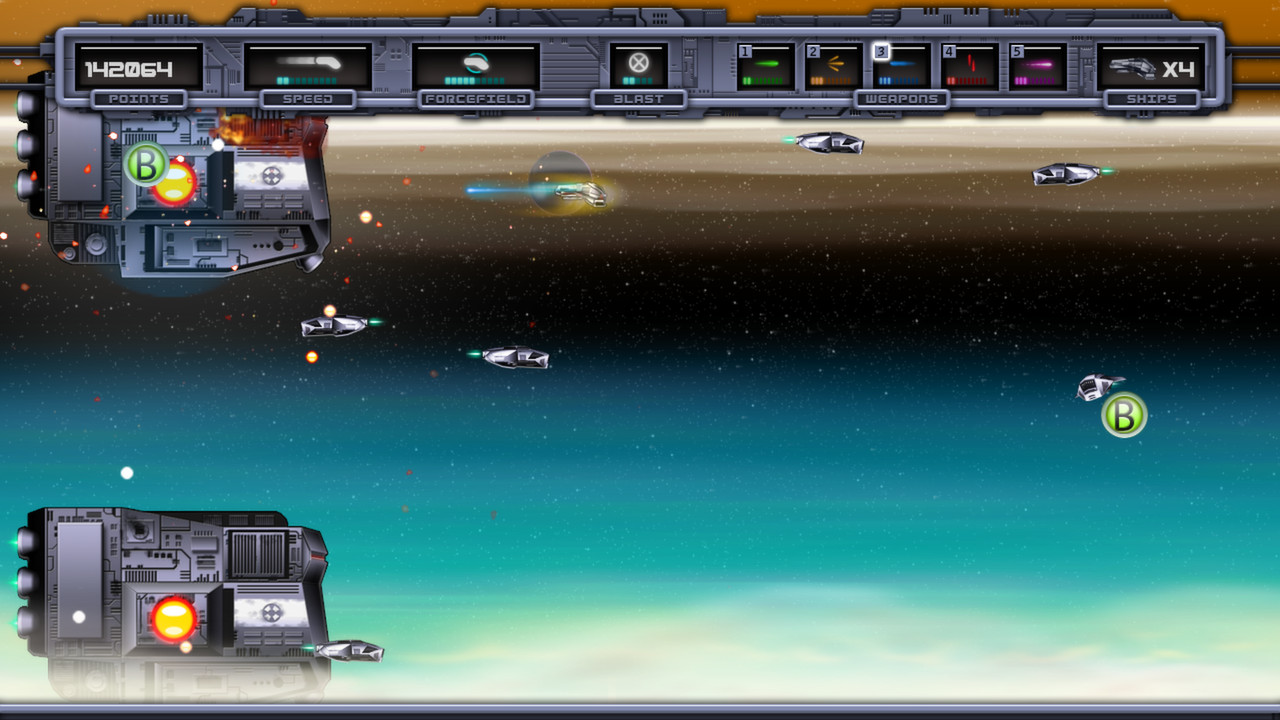Grab the B power-up beside the right enemy

1126,417
